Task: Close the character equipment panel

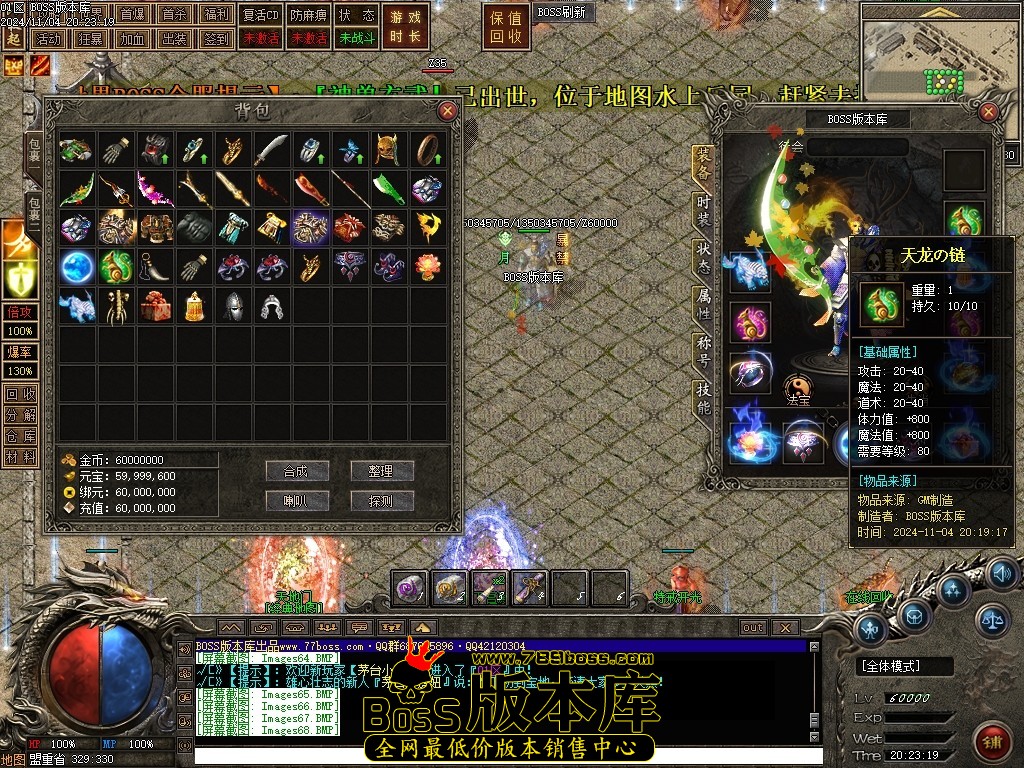Action: pyautogui.click(x=989, y=112)
